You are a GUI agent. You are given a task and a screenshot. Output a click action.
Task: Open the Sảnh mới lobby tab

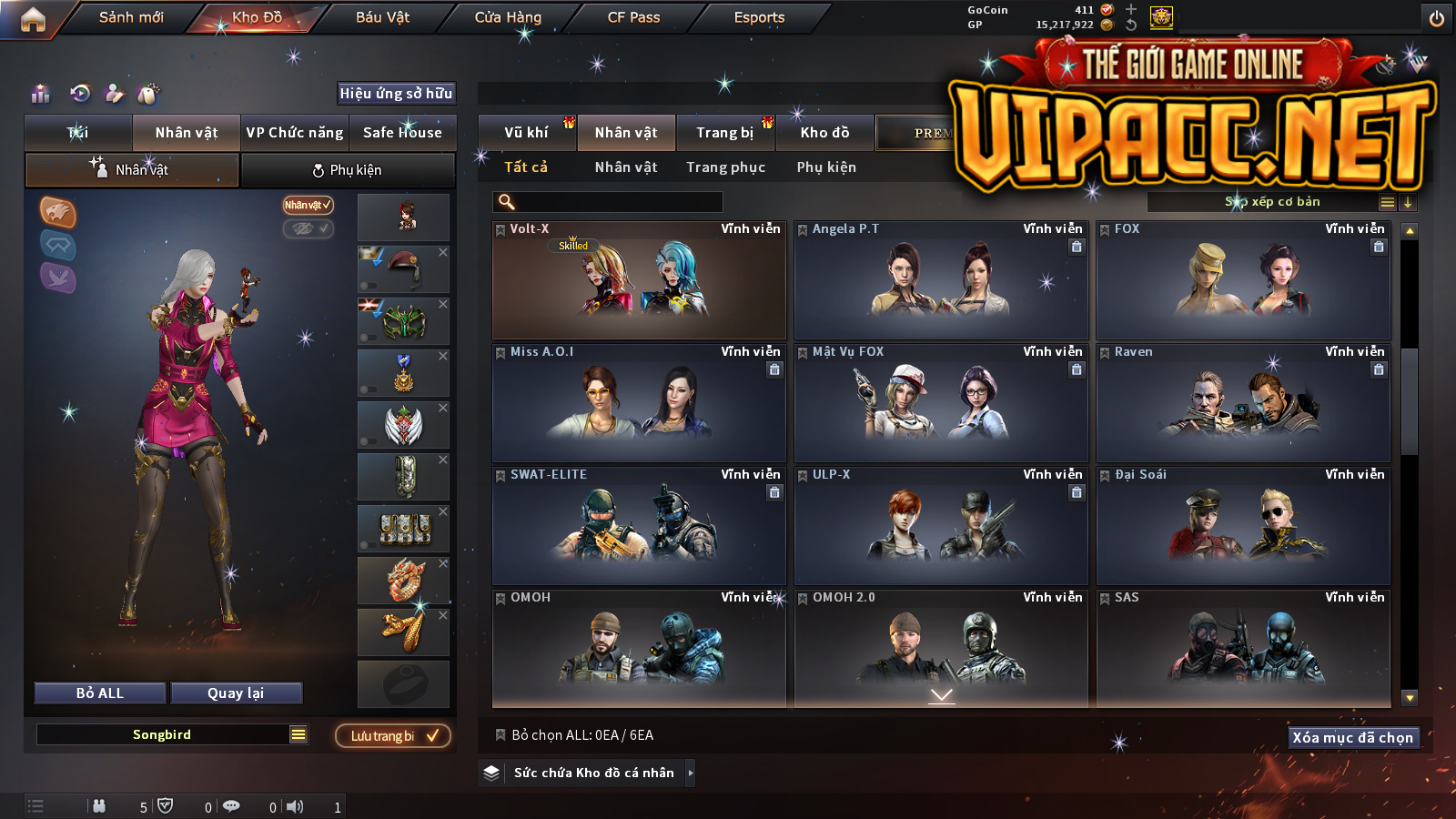pyautogui.click(x=131, y=17)
